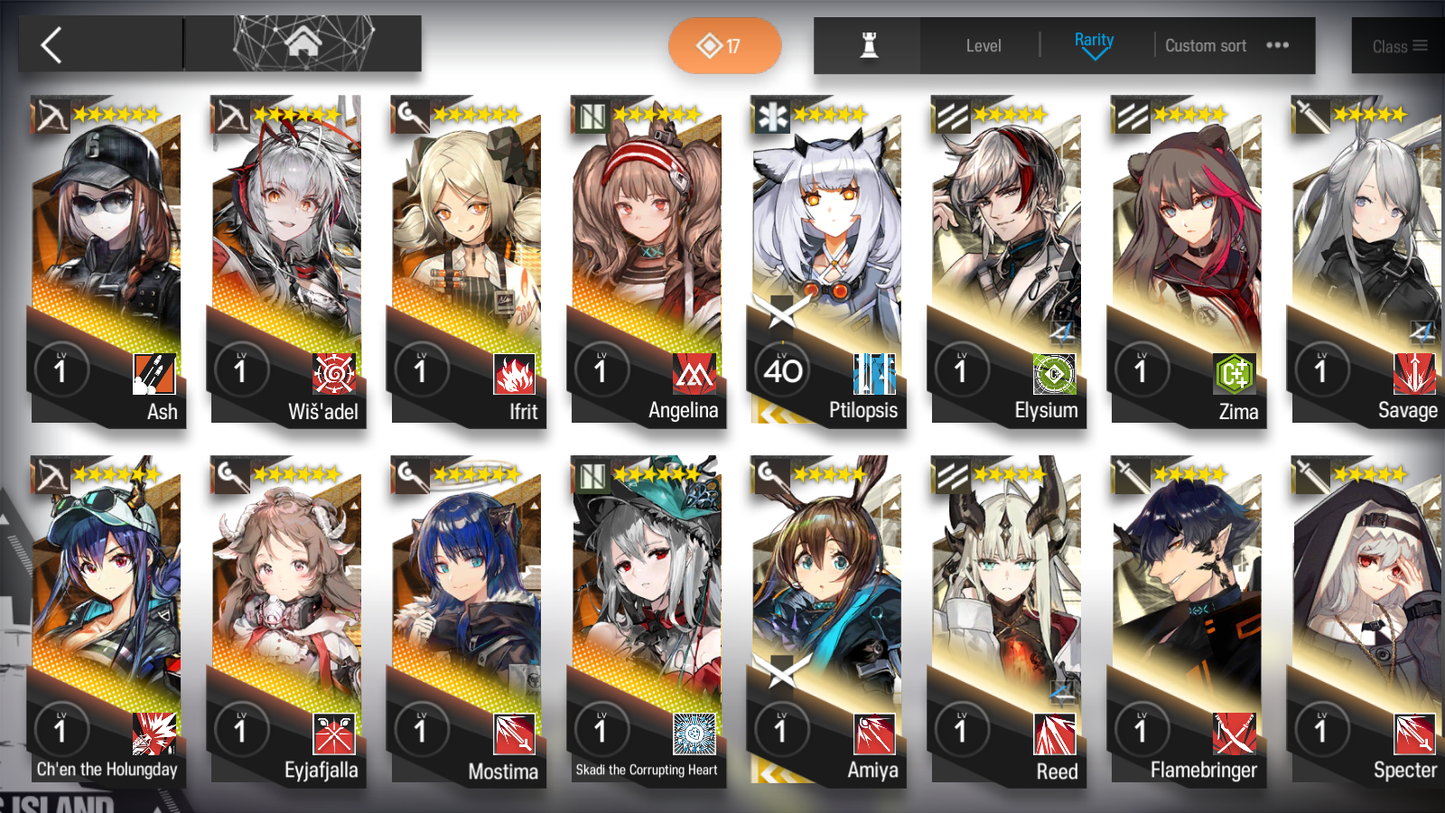Click Zima's green skill icon

pos(1236,375)
